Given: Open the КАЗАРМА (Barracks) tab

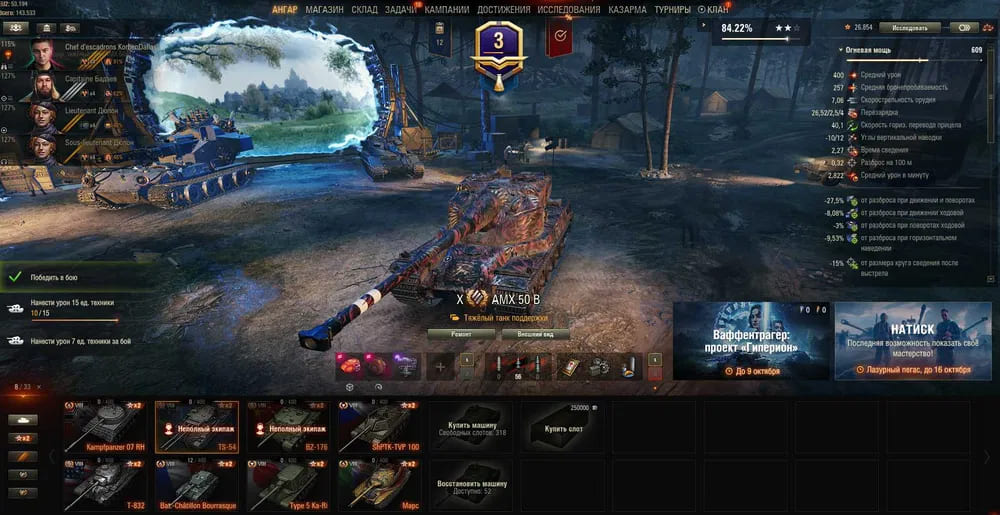Looking at the screenshot, I should [627, 9].
